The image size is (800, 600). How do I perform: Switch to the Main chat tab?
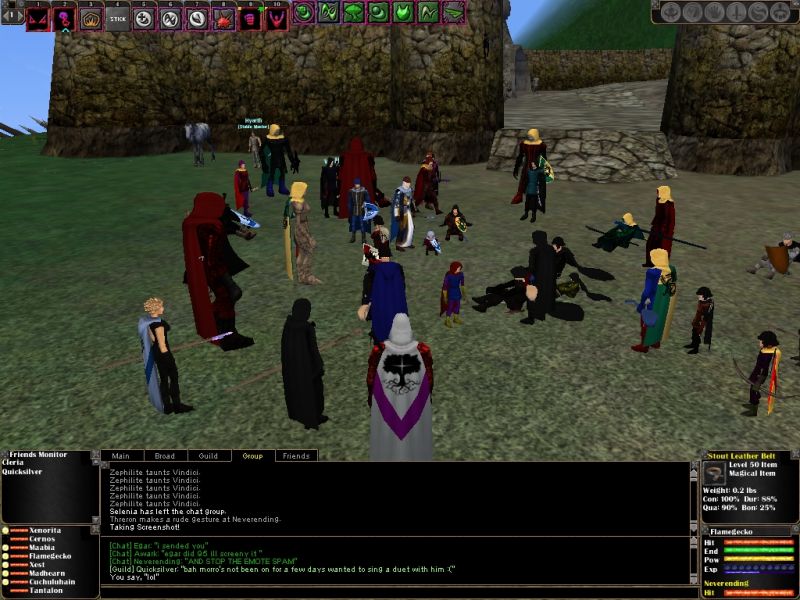120,456
